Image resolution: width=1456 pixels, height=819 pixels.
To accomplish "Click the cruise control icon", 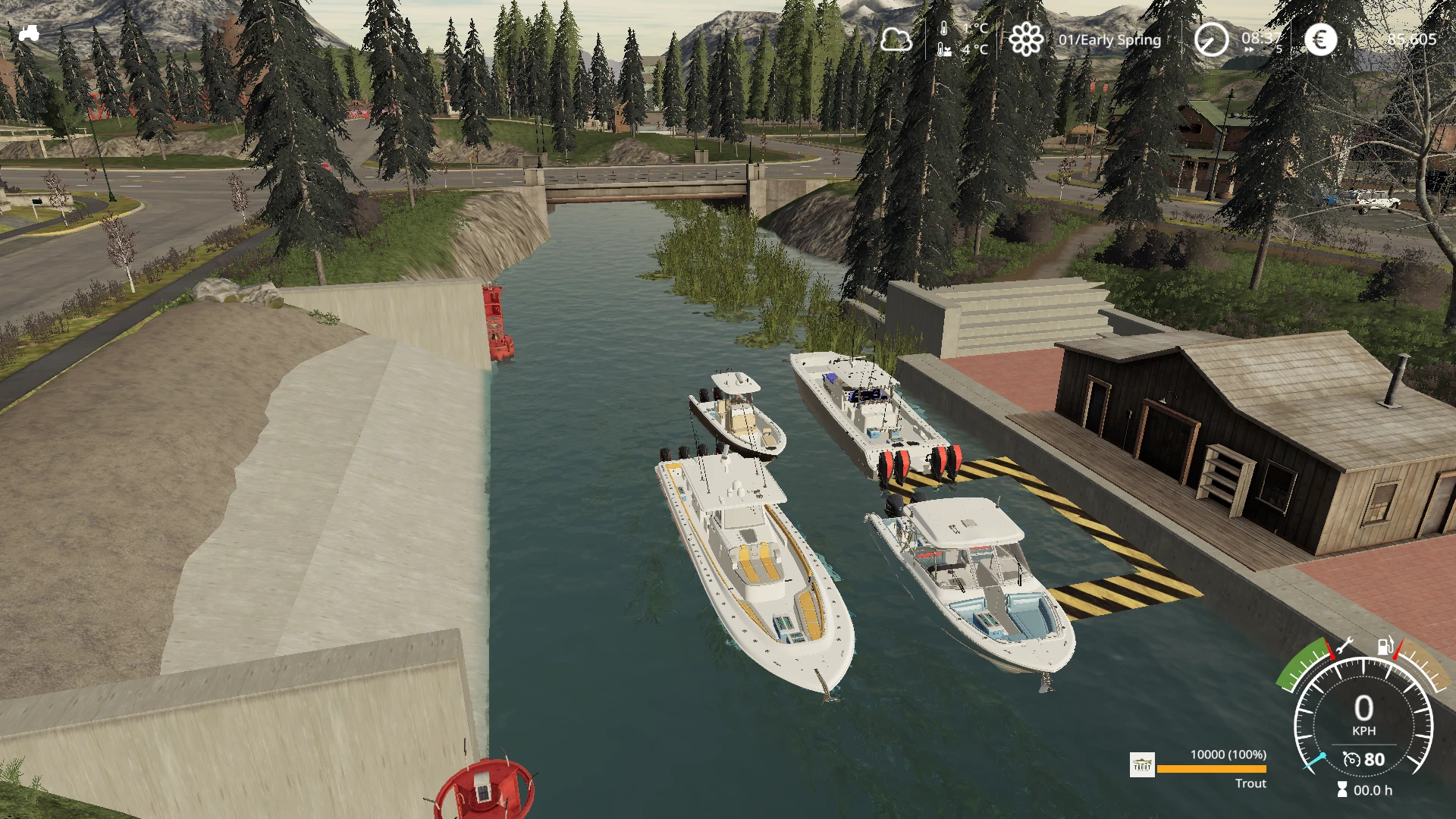I will coord(1351,759).
